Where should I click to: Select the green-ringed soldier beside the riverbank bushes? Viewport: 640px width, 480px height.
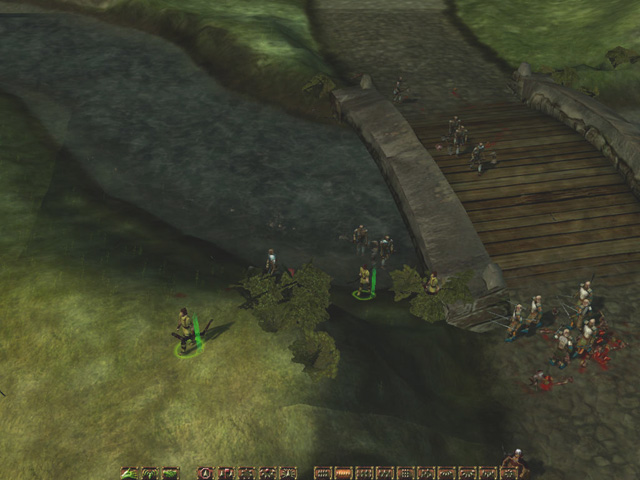pyautogui.click(x=365, y=280)
